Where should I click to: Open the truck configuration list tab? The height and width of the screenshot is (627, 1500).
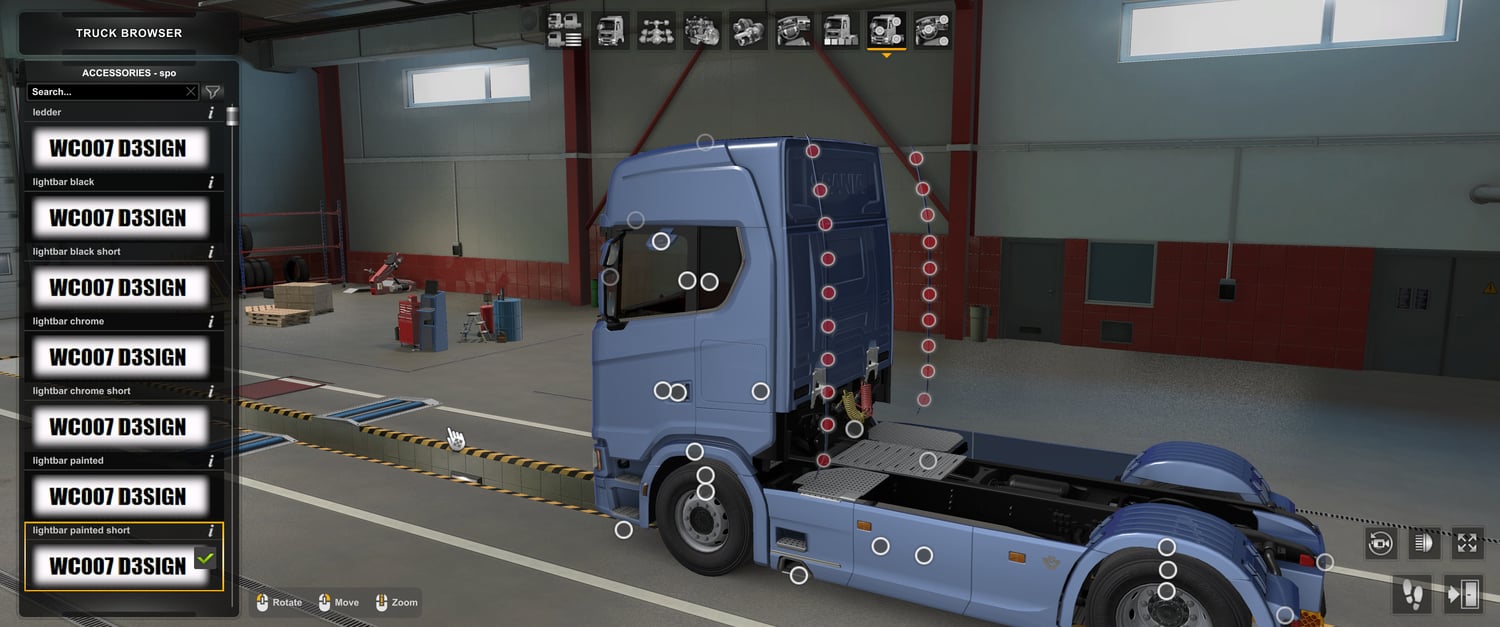coord(565,30)
